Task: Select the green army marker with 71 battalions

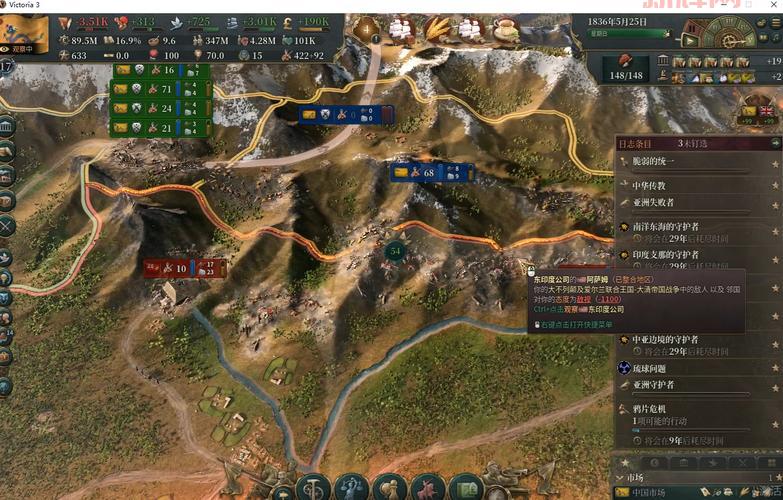Action: click(x=160, y=89)
